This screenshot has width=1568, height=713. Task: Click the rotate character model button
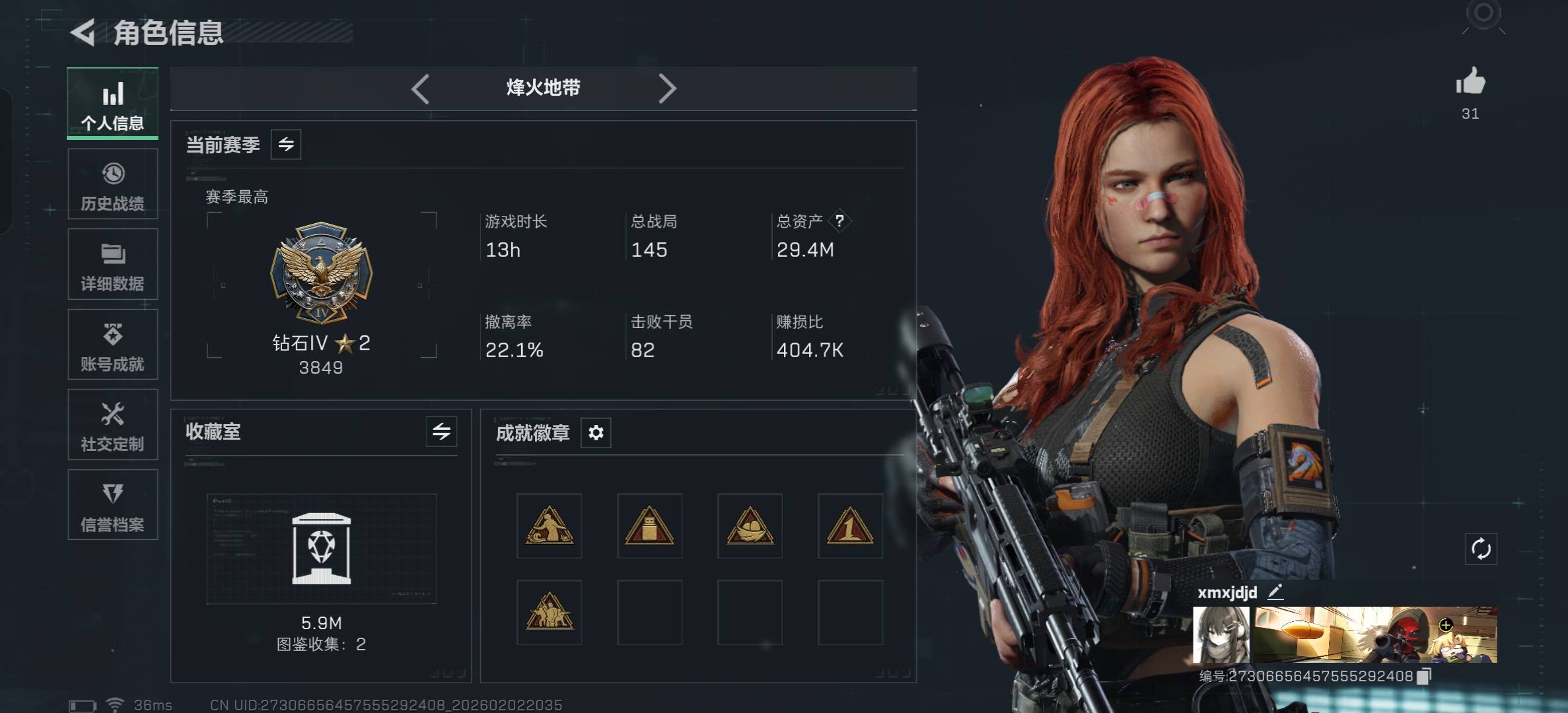click(x=1481, y=549)
